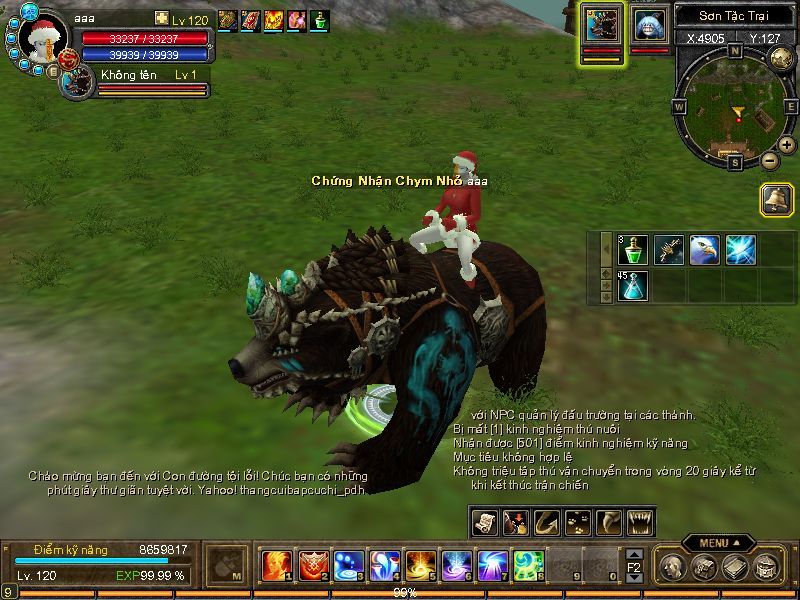Cast the blue wave skill in slot 3
This screenshot has width=800, height=600.
(348, 566)
